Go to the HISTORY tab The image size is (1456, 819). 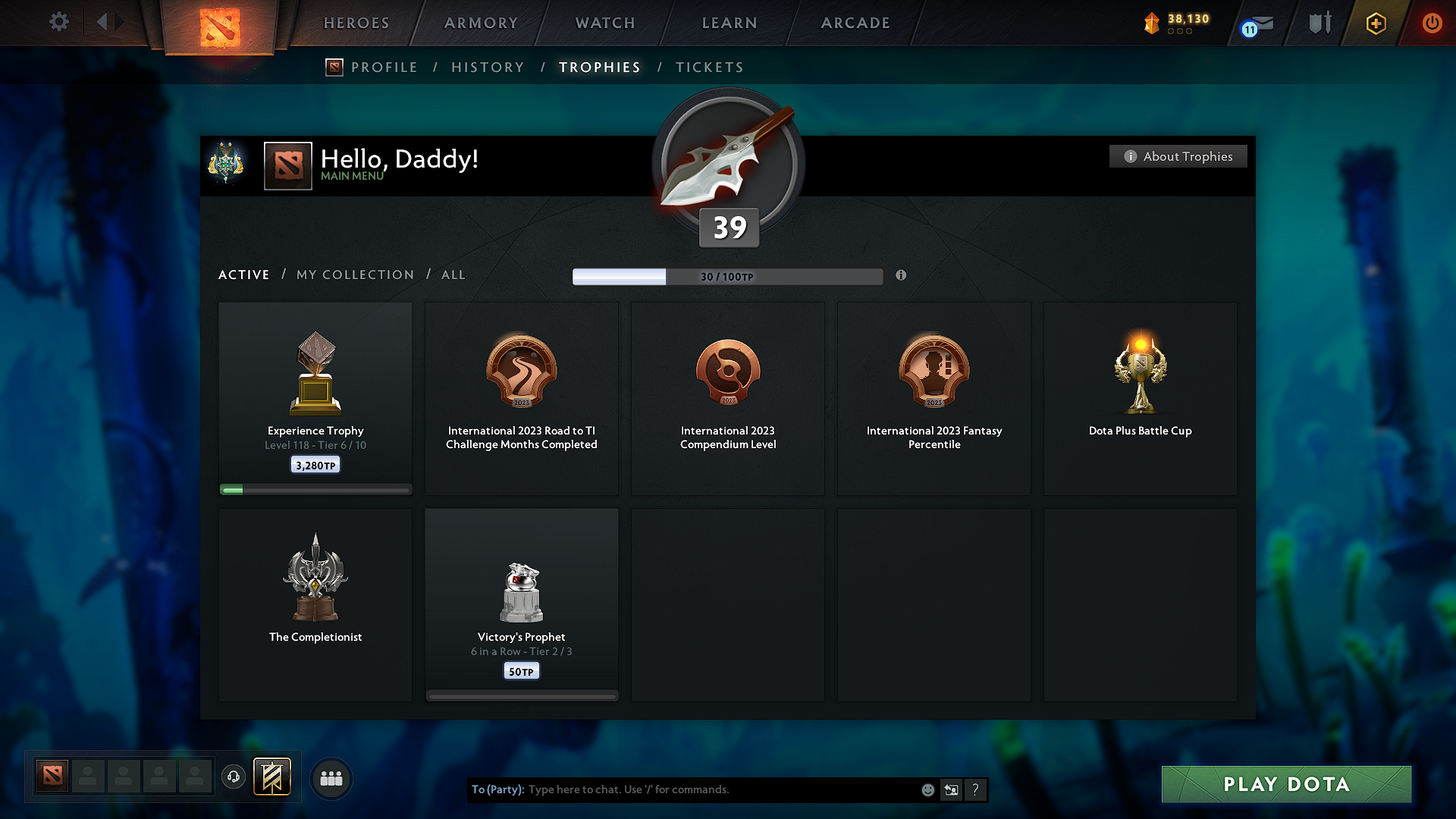(488, 67)
